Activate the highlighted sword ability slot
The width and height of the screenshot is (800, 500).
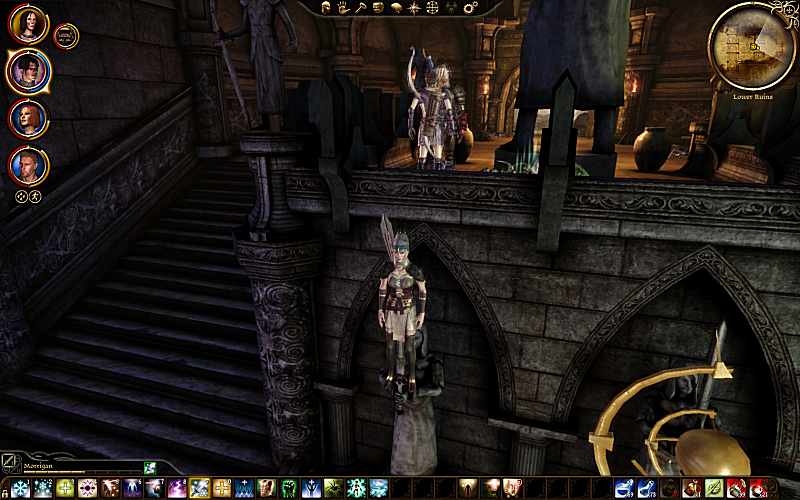199,489
